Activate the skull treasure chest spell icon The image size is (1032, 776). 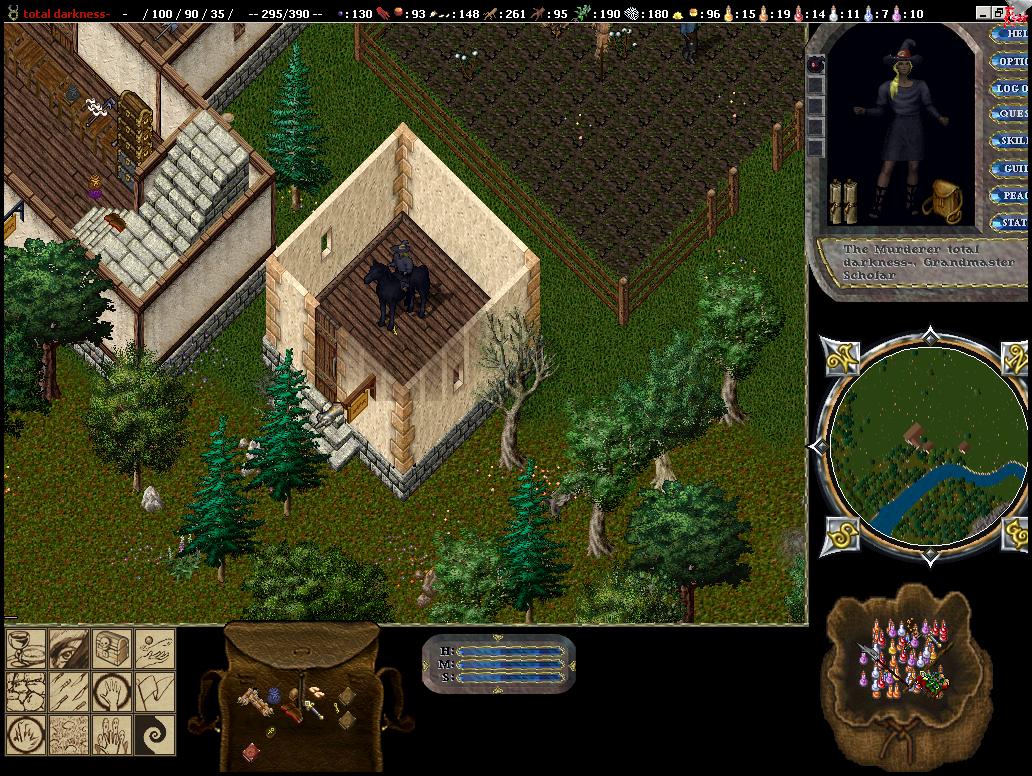[x=112, y=649]
